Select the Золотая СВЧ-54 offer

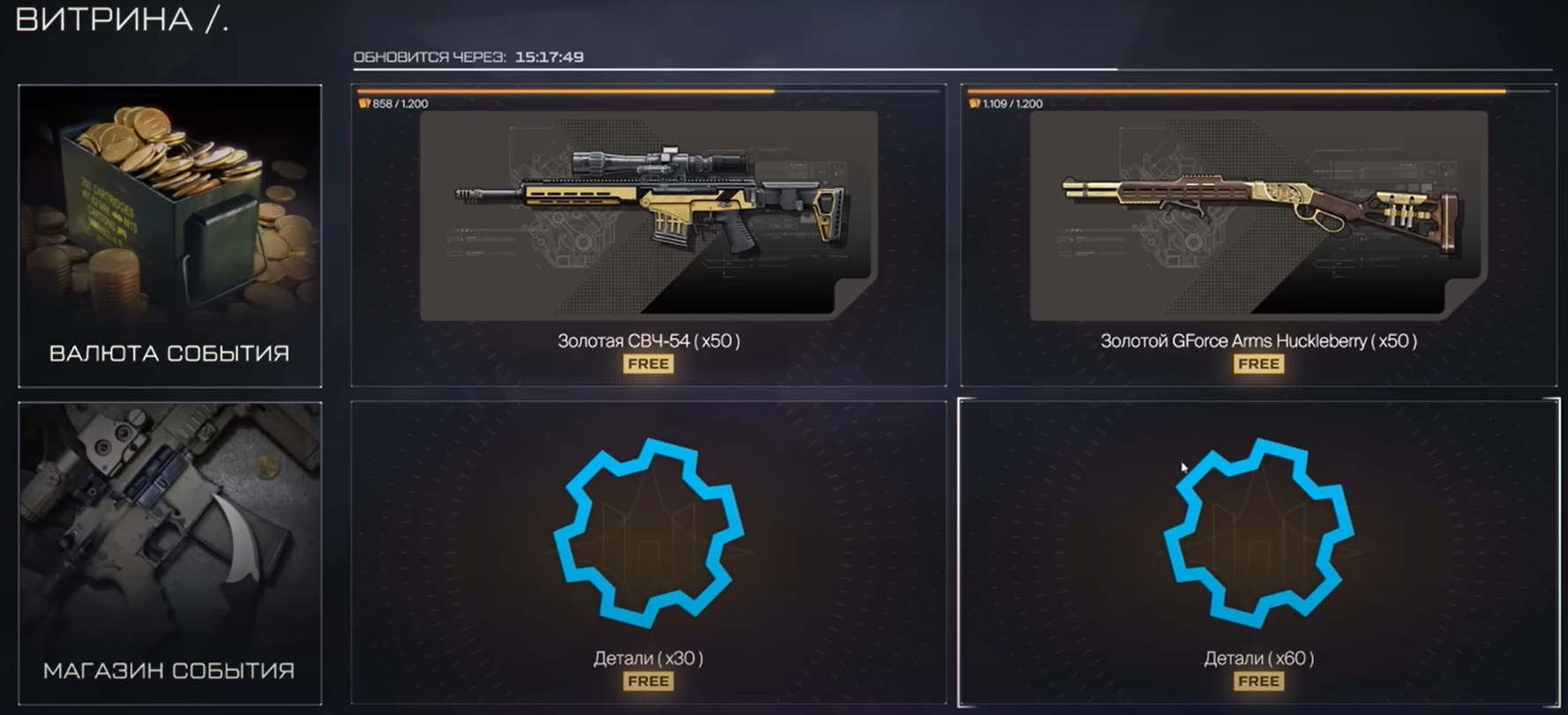(648, 216)
